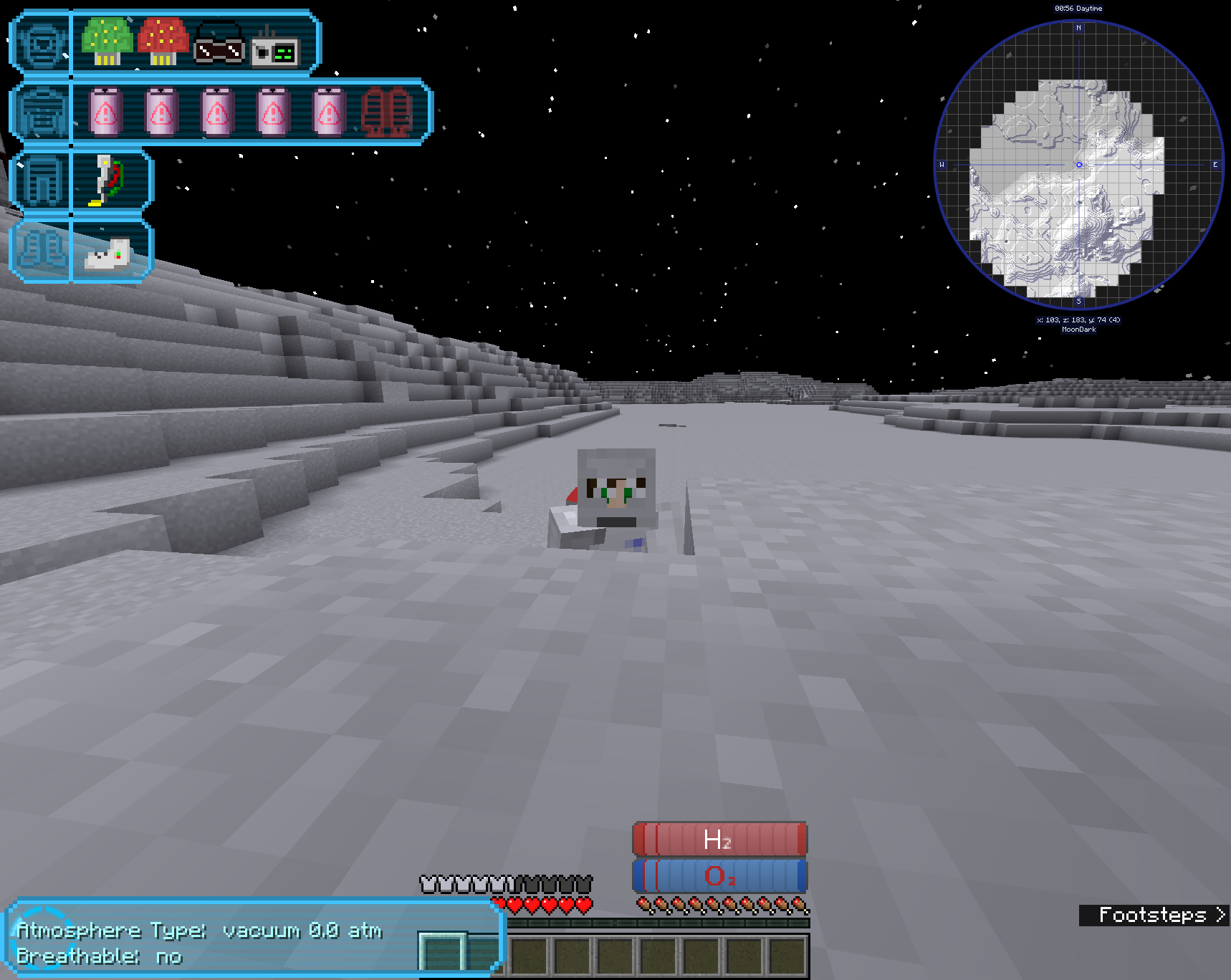This screenshot has height=980, width=1231.
Task: Toggle the chestplate slot indicator outline
Action: point(41,111)
